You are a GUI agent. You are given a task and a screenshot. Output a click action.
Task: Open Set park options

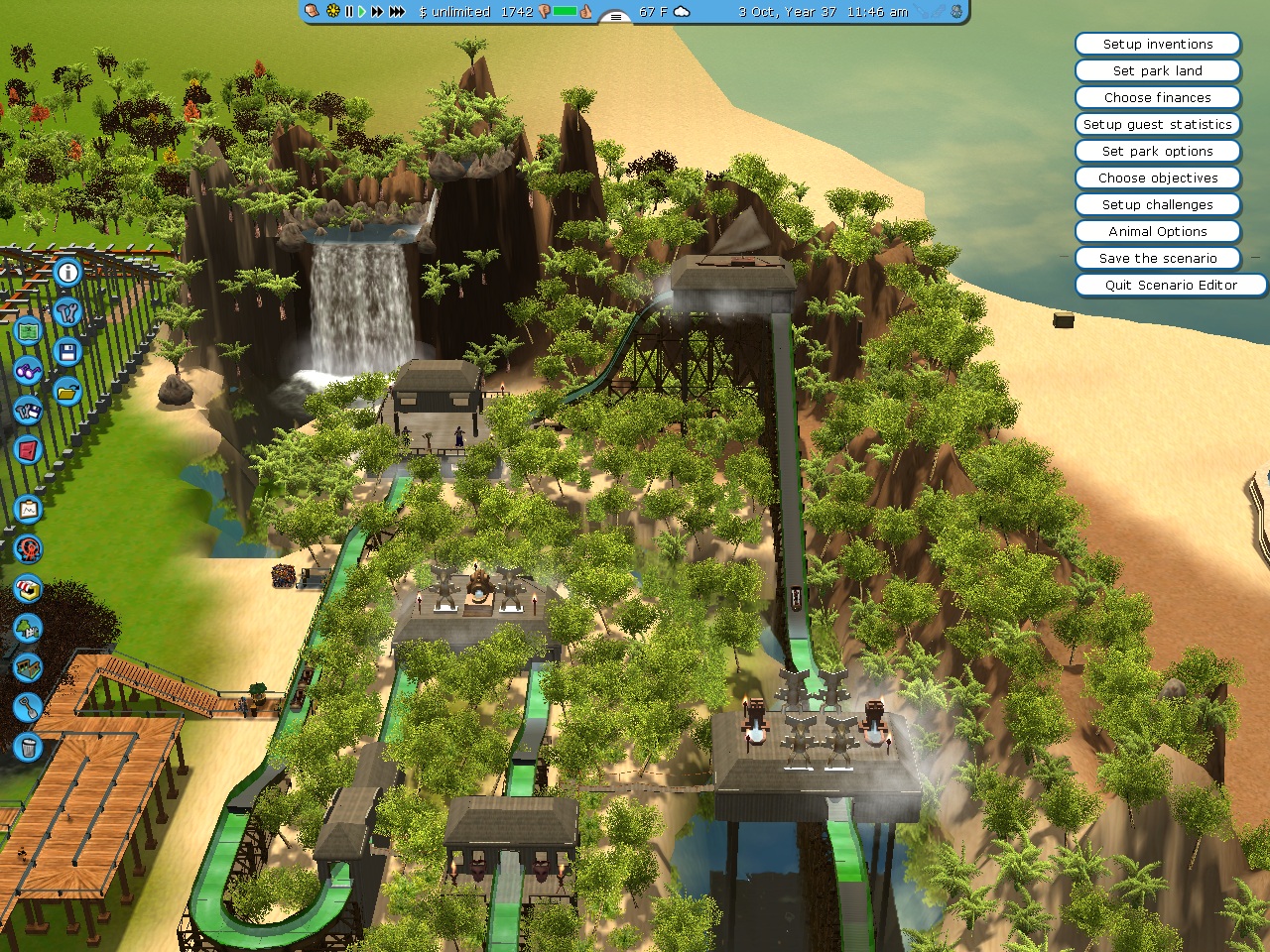pos(1157,152)
